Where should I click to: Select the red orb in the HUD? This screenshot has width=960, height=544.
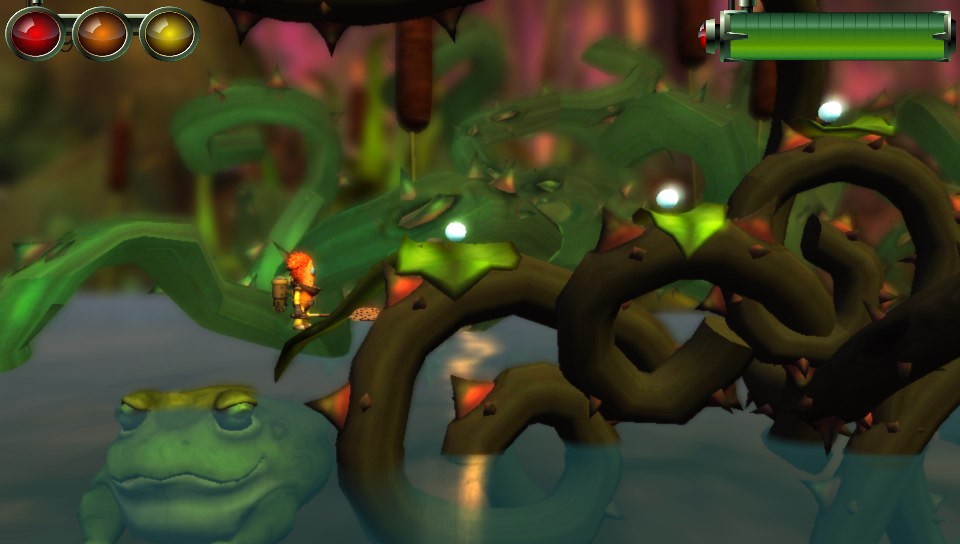tap(35, 33)
